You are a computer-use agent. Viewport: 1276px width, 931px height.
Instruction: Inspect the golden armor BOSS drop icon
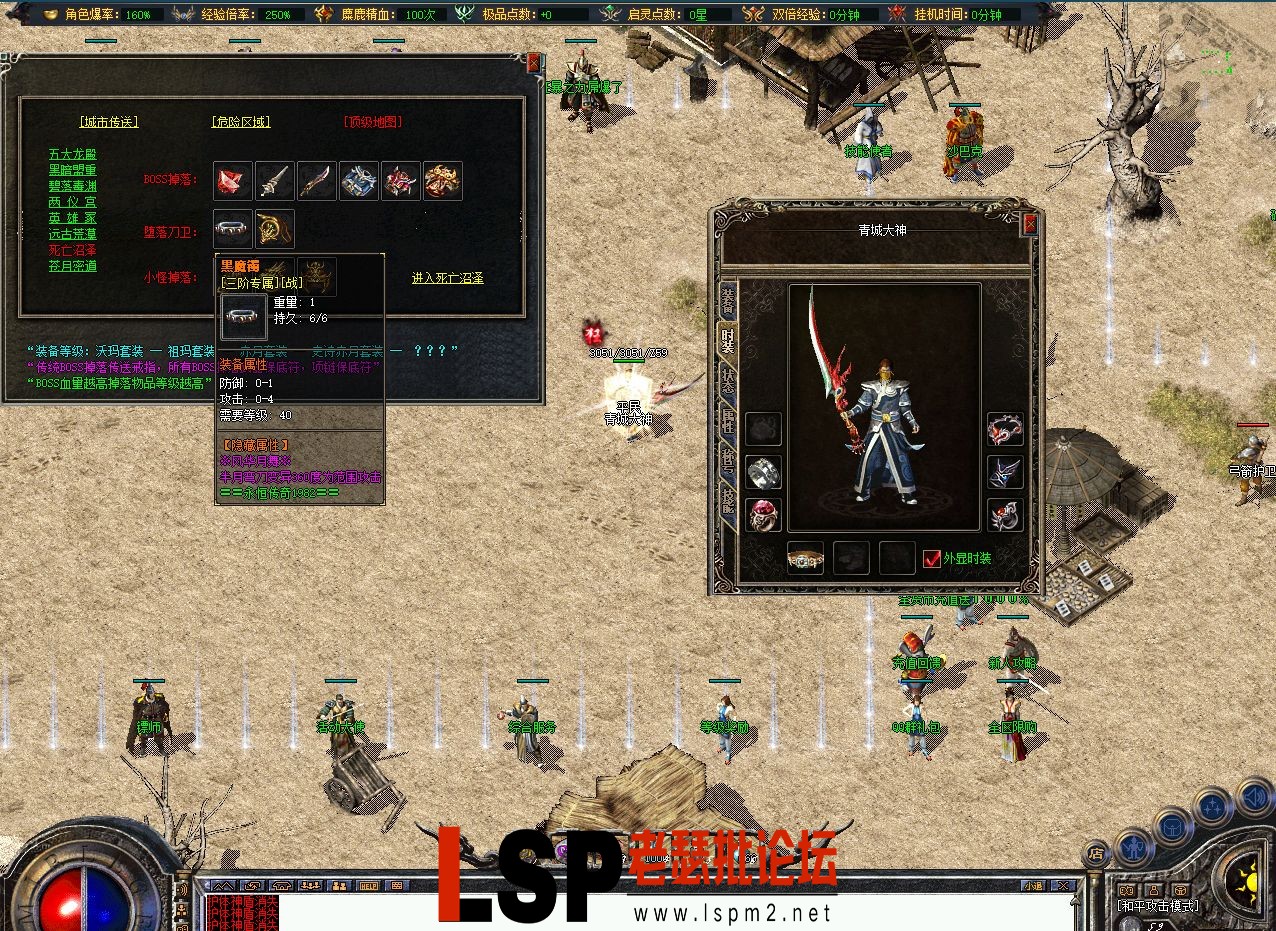(x=442, y=181)
